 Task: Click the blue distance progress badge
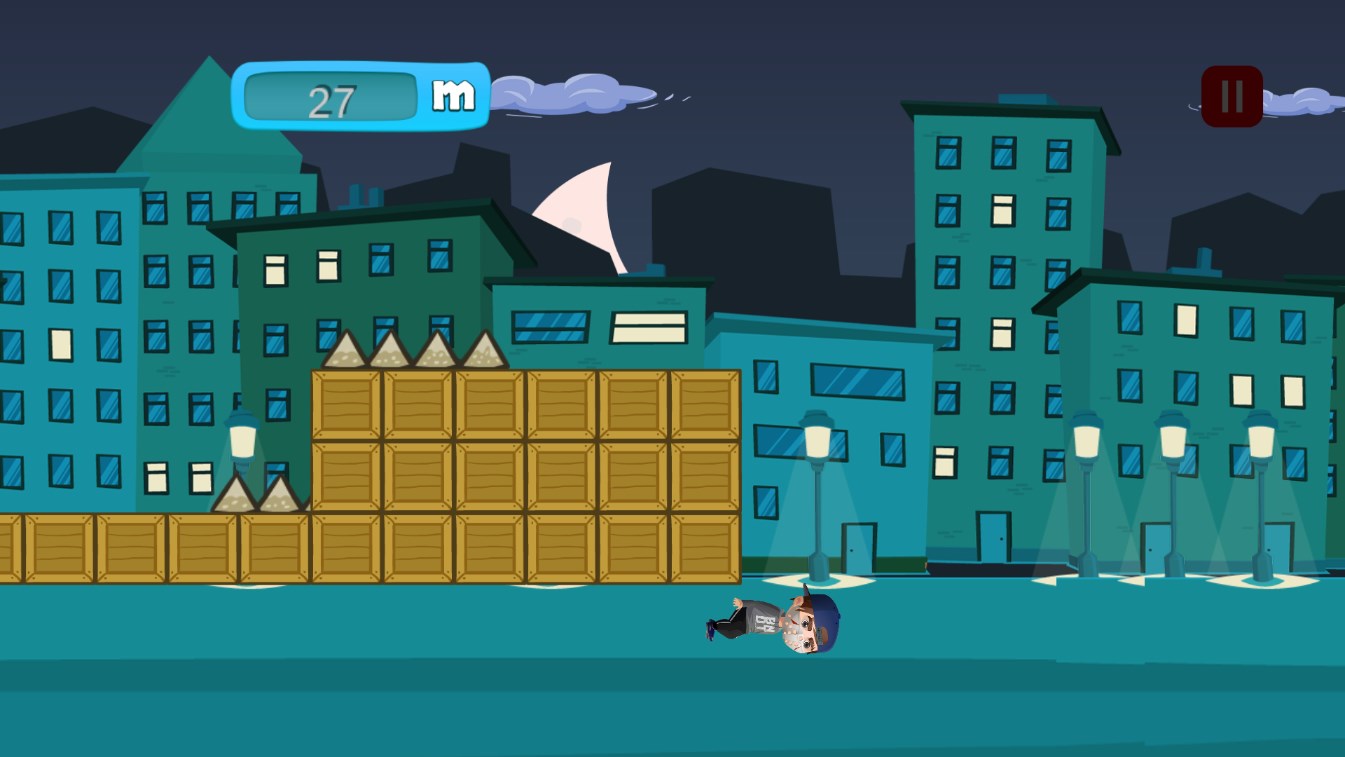click(362, 96)
